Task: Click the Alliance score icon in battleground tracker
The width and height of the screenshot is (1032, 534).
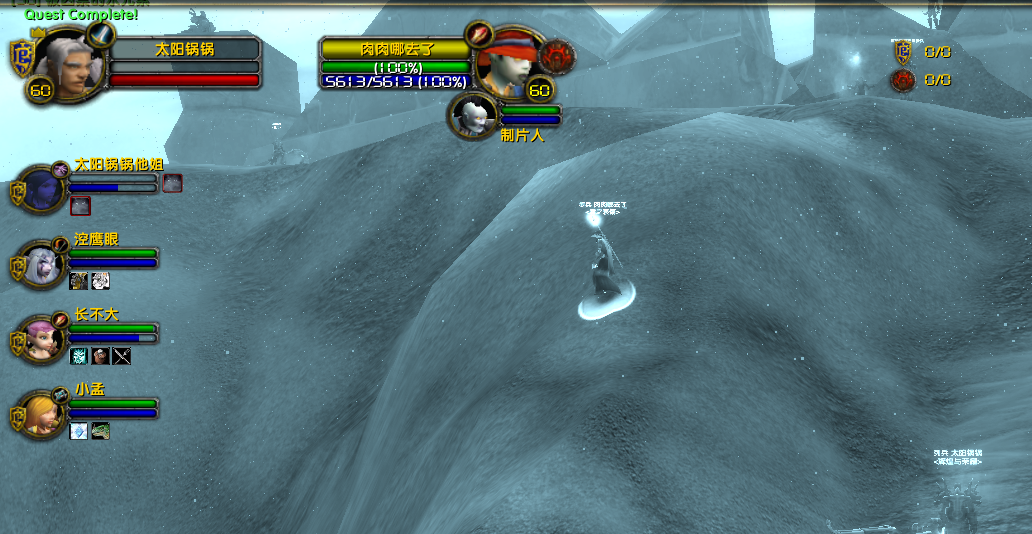Action: coord(903,52)
